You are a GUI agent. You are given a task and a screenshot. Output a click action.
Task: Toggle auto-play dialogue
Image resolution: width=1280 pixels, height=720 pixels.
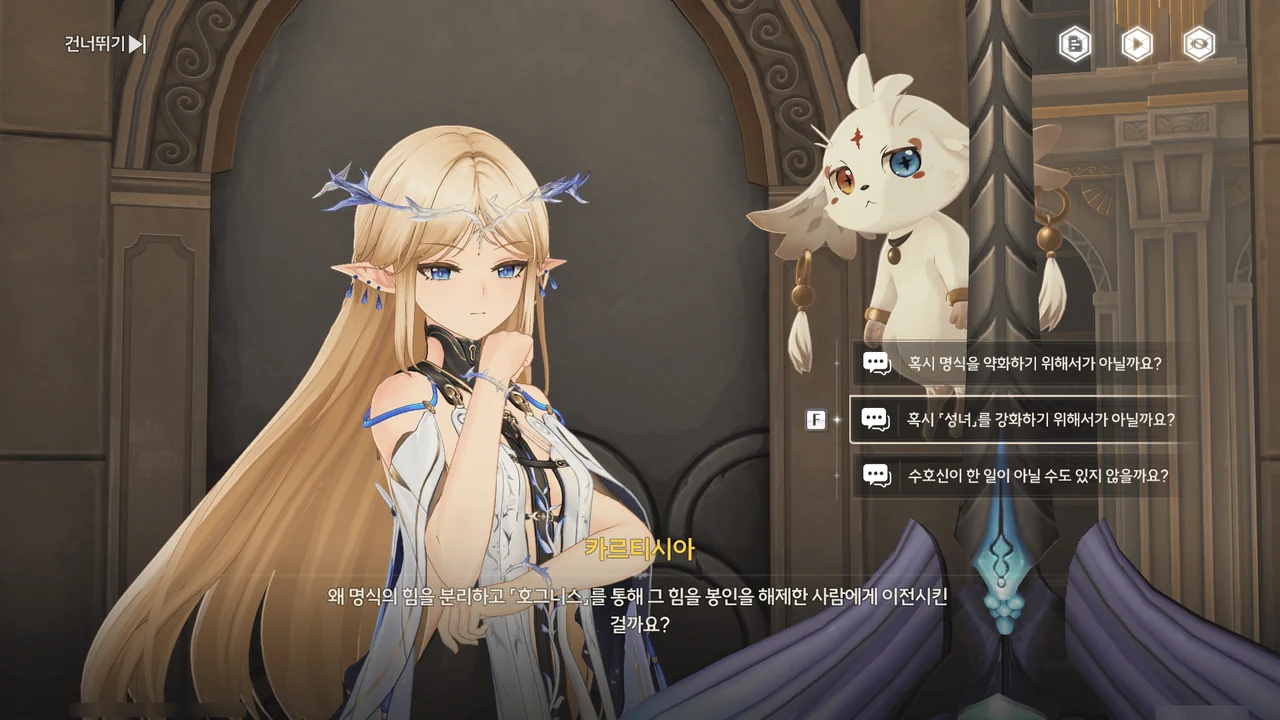click(x=1137, y=44)
